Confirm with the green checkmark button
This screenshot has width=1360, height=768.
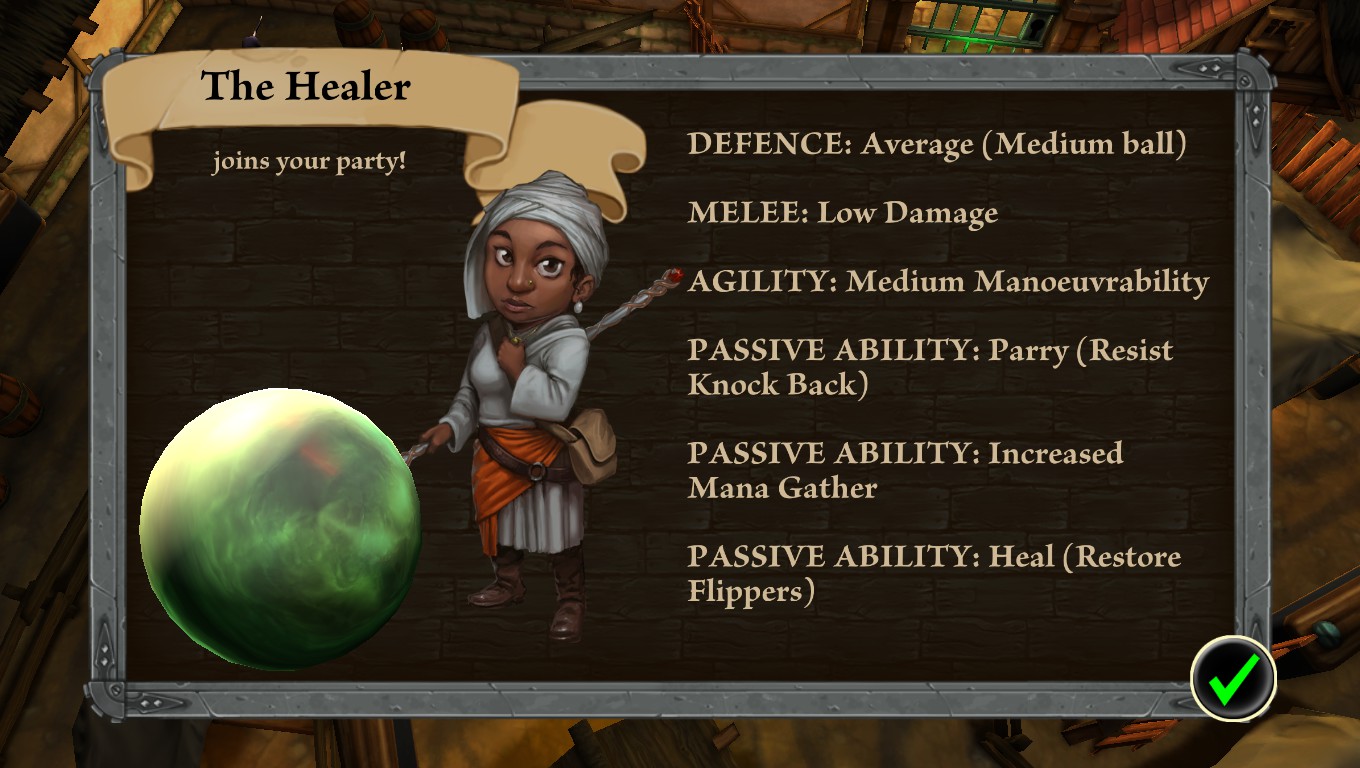coord(1233,679)
